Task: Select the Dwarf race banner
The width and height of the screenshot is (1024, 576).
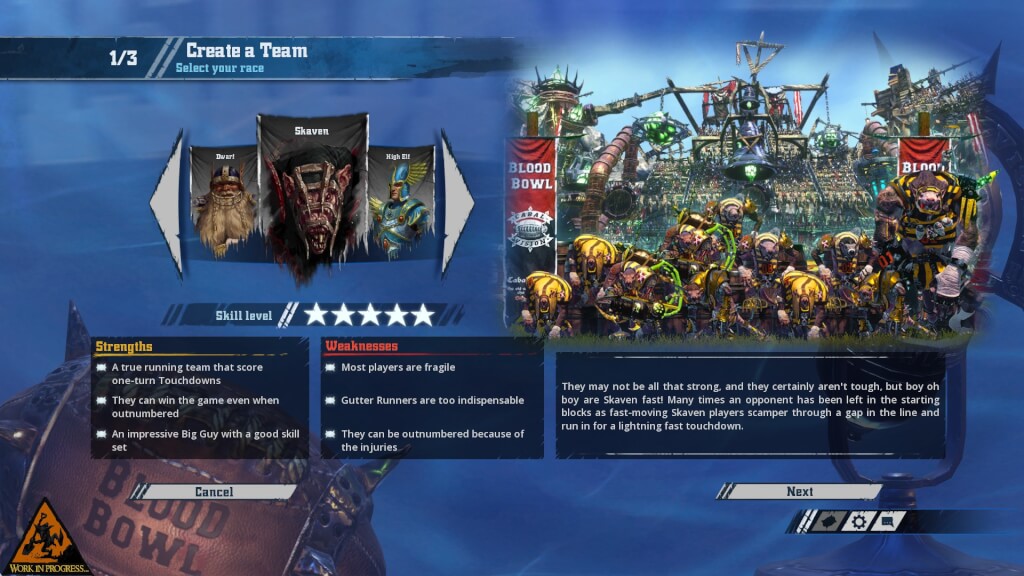Action: (224, 203)
